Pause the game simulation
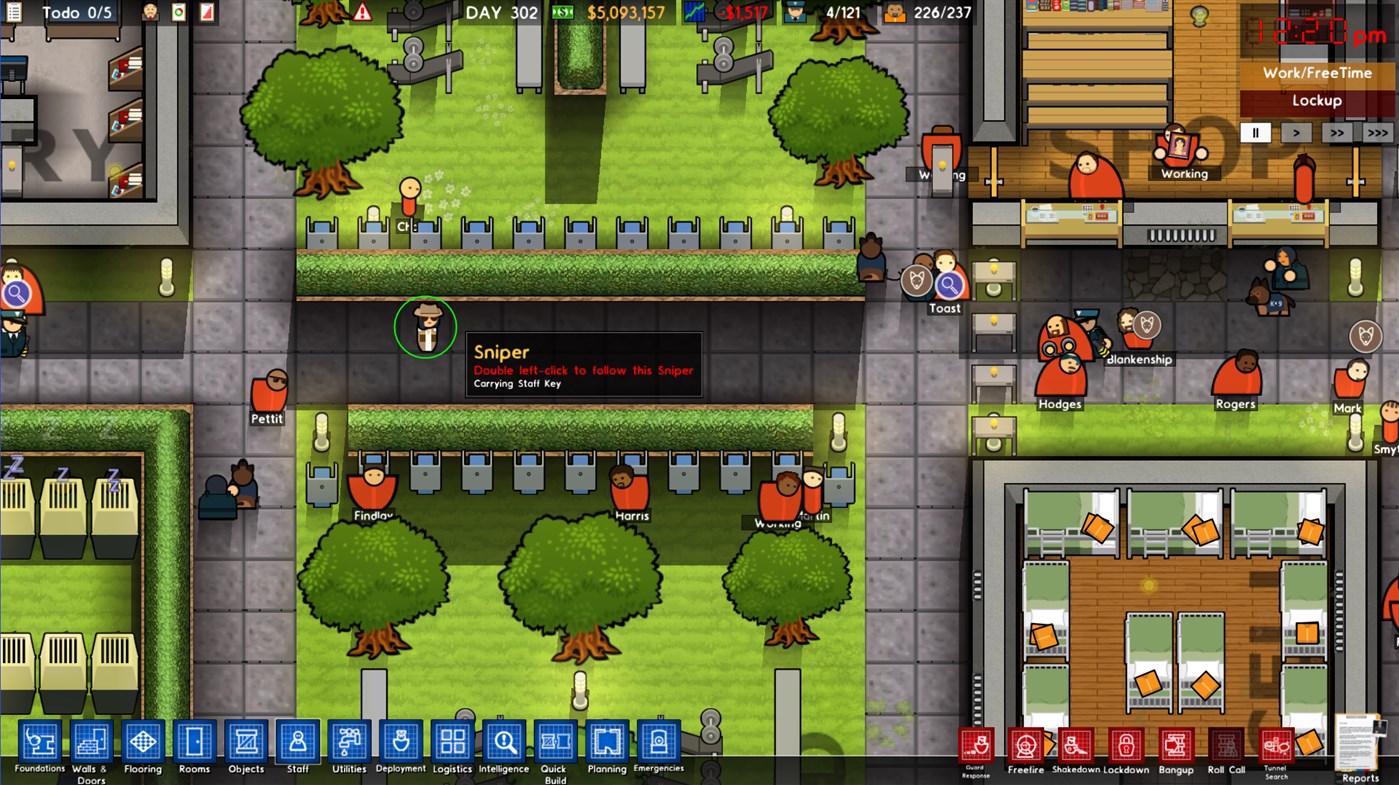The width and height of the screenshot is (1399, 785). point(1255,131)
